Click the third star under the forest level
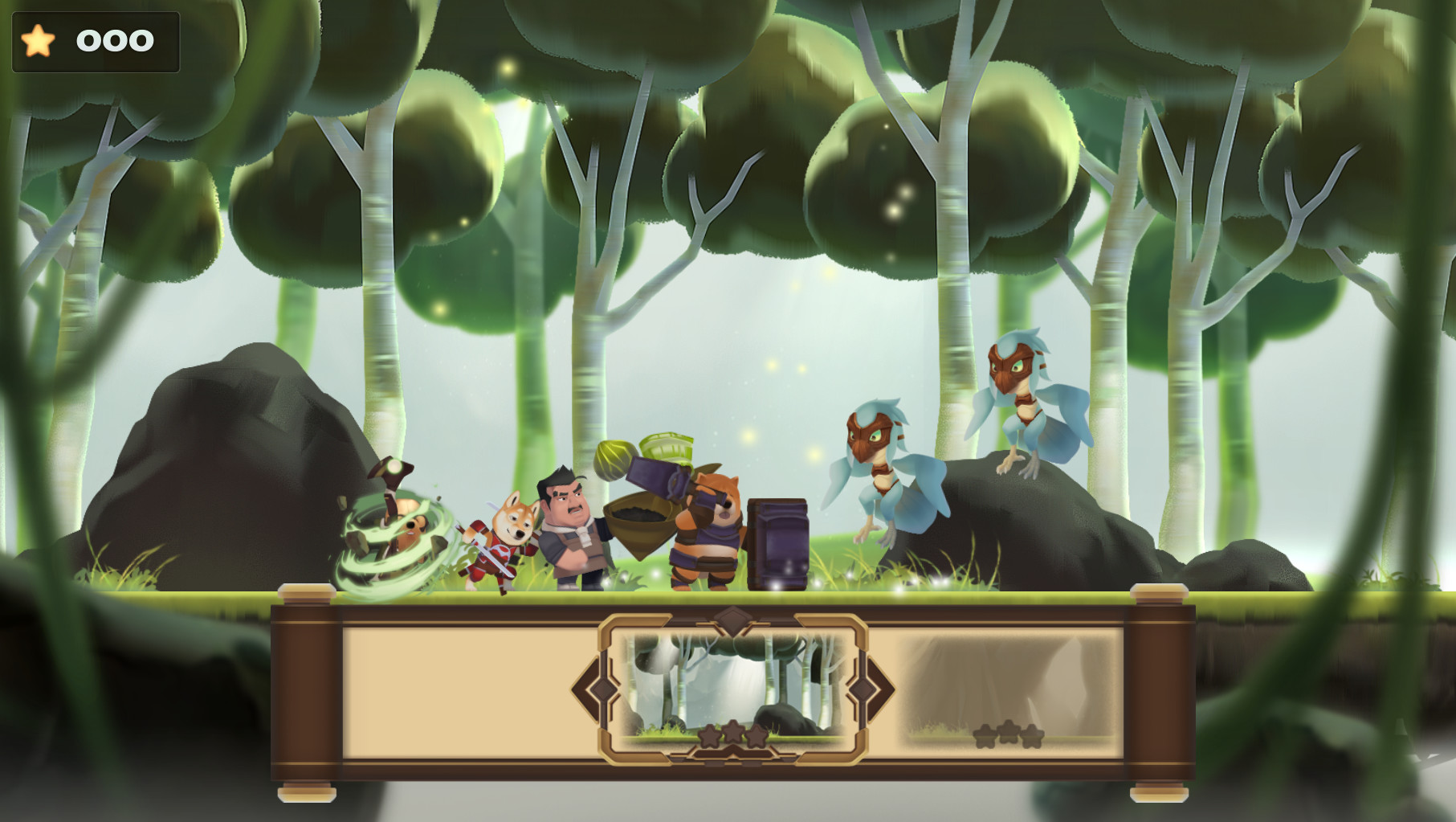 pyautogui.click(x=757, y=736)
